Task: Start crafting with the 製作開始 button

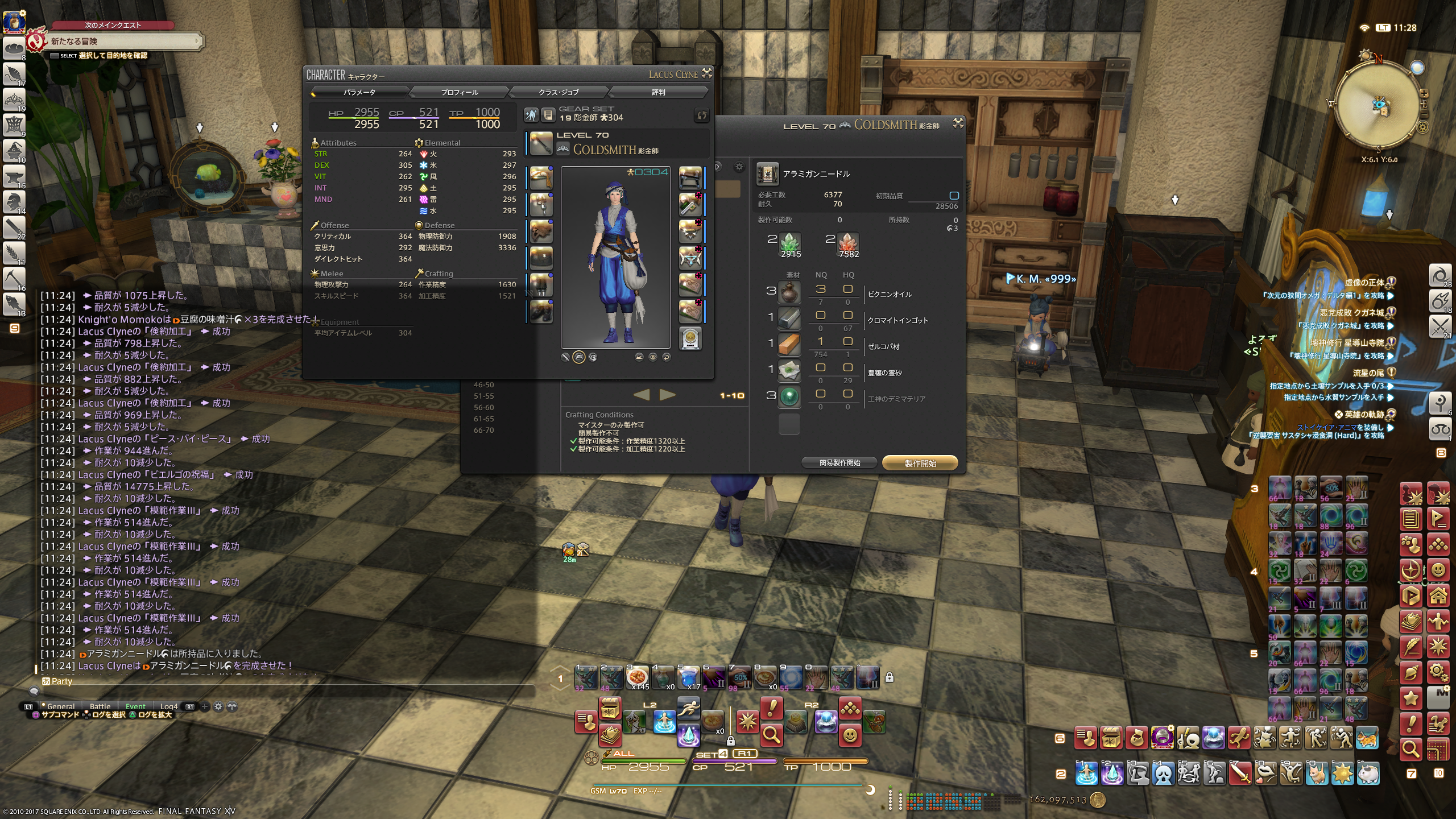Action: point(920,463)
